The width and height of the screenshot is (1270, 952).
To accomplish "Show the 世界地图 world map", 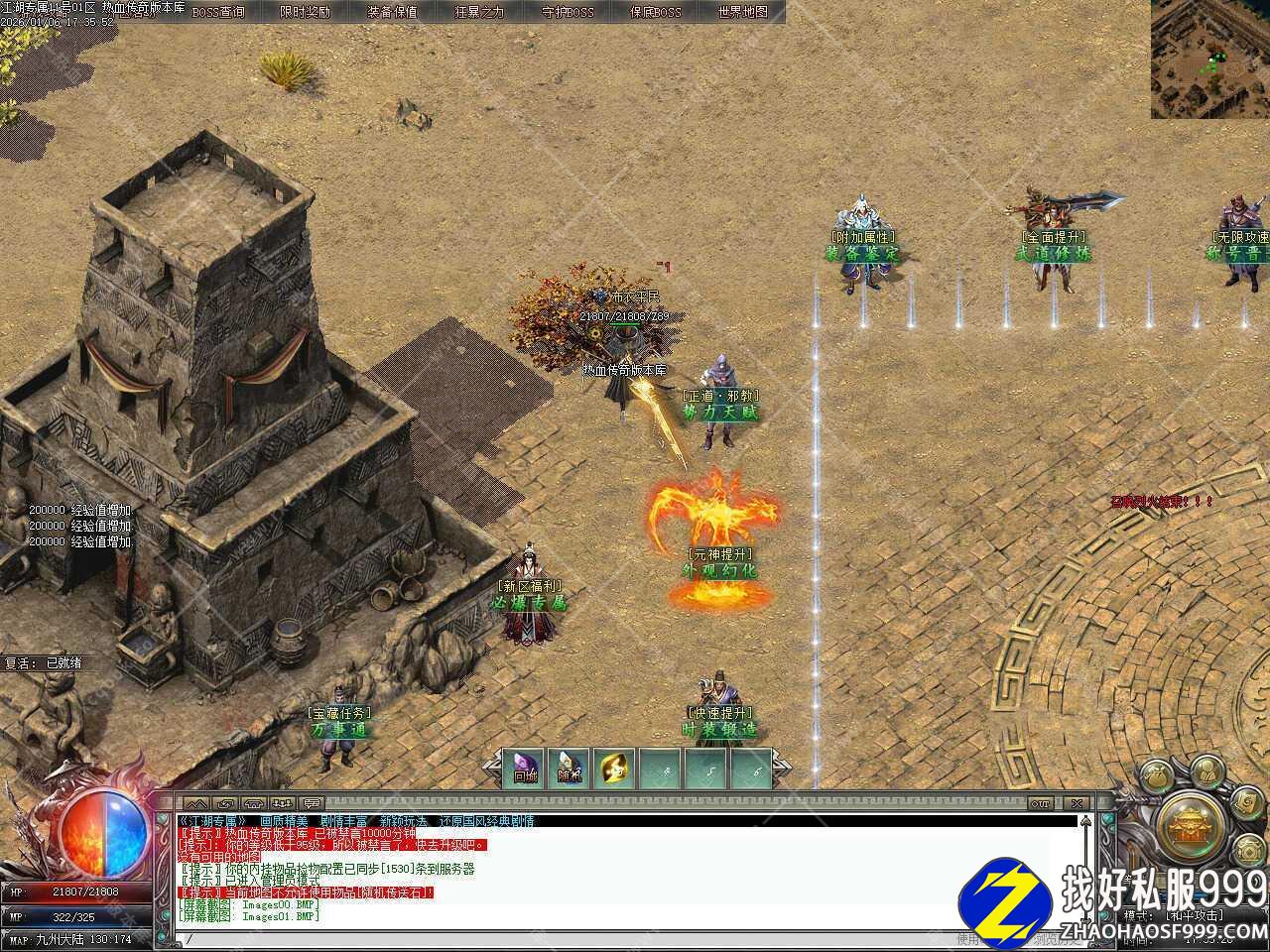I will pyautogui.click(x=743, y=12).
